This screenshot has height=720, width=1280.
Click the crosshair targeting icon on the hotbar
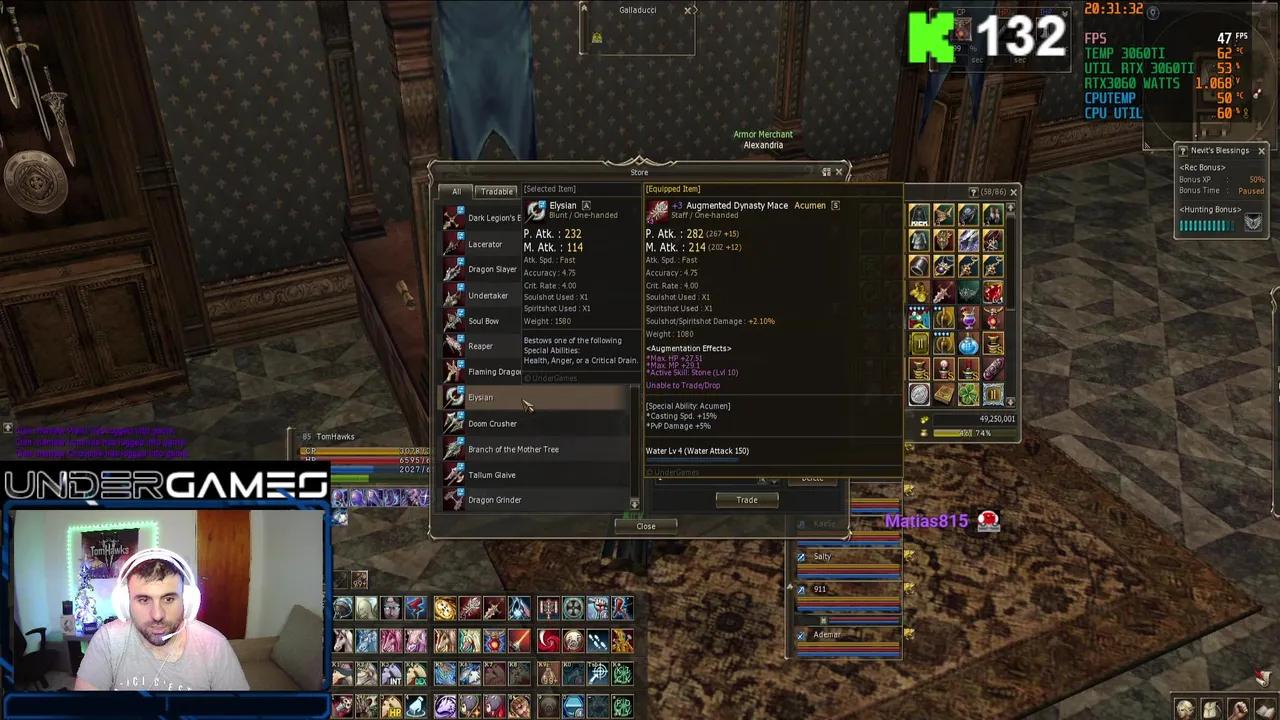click(x=599, y=674)
